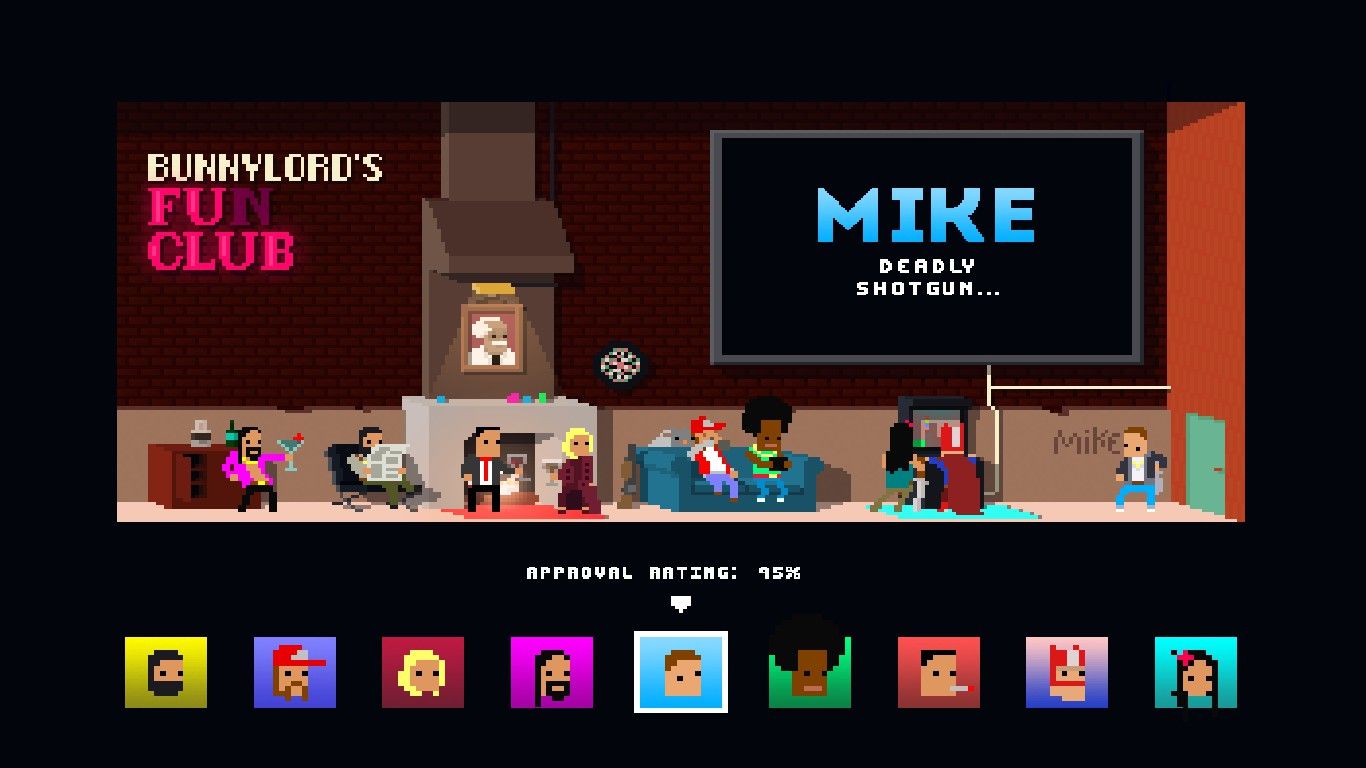Image resolution: width=1366 pixels, height=768 pixels.
Task: Select the teal character with flower
Action: (1197, 673)
